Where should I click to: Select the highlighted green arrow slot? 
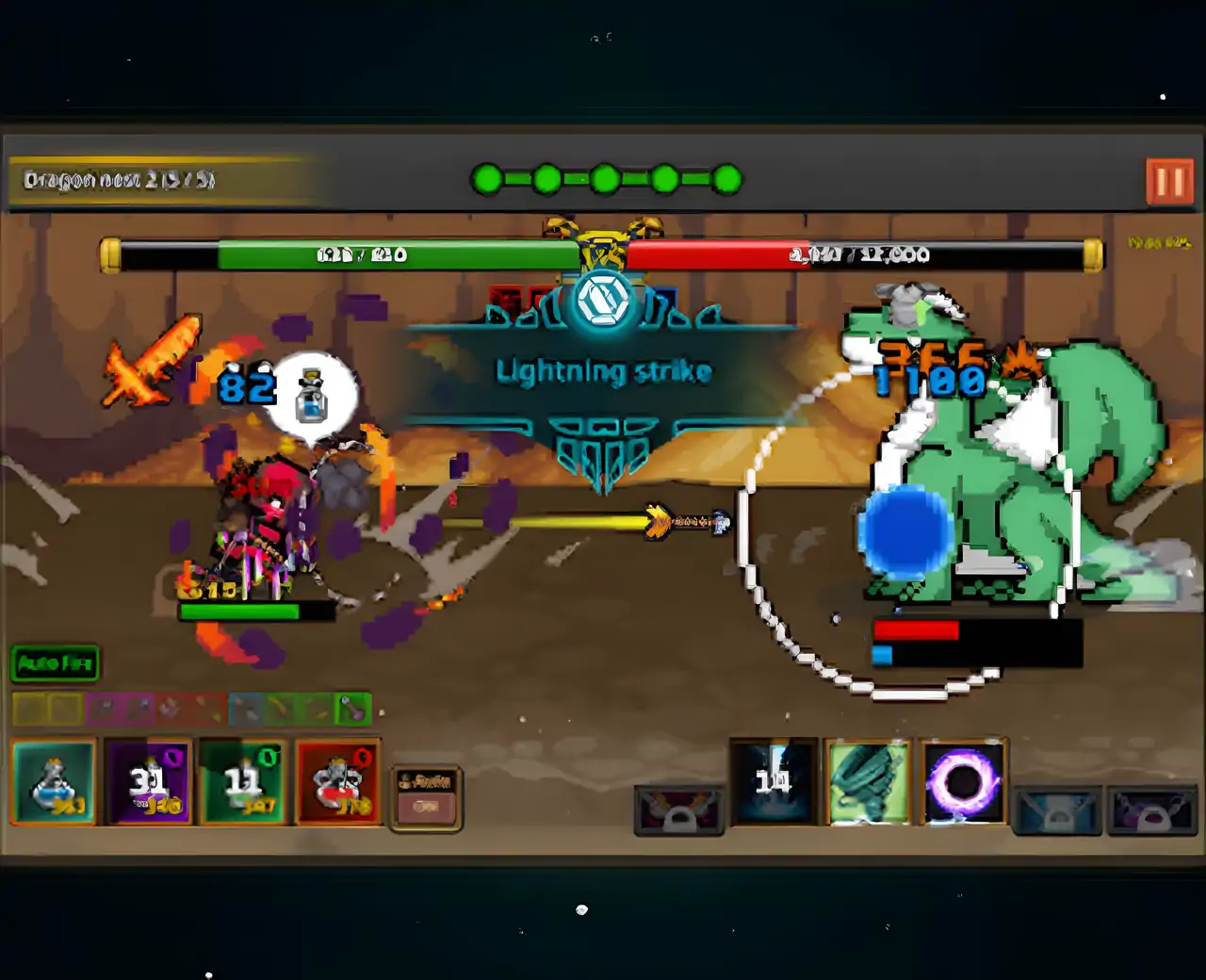[x=353, y=709]
